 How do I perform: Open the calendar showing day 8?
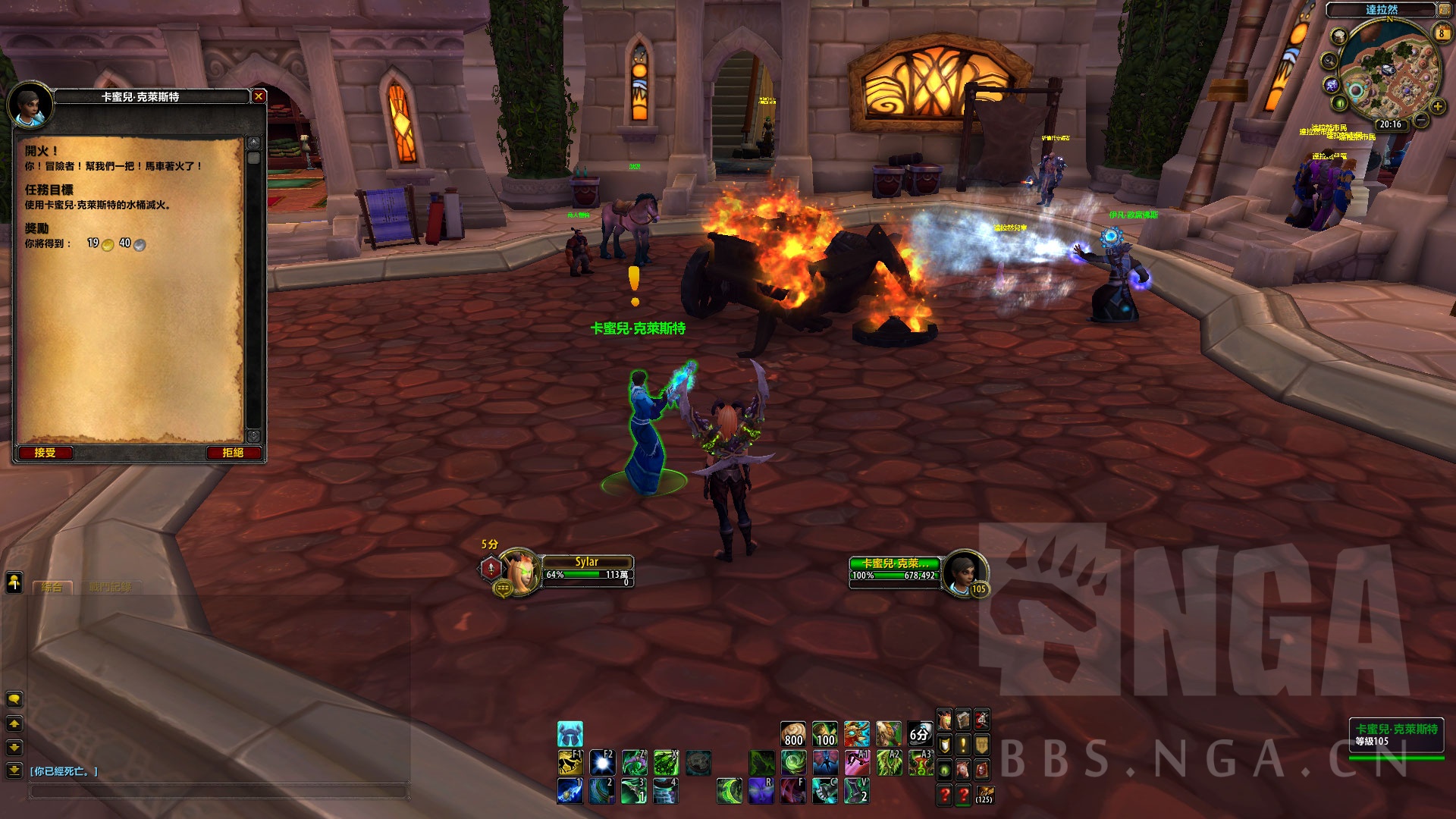1442,33
